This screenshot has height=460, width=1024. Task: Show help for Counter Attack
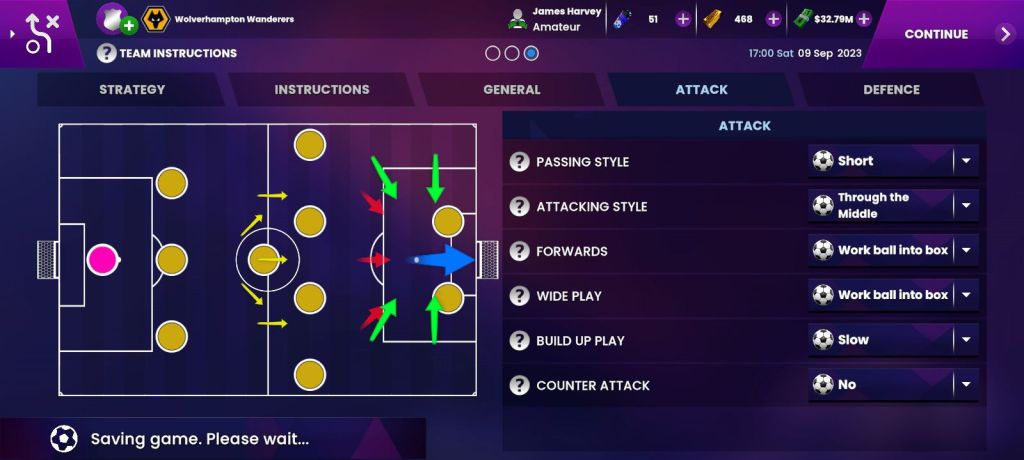[519, 385]
